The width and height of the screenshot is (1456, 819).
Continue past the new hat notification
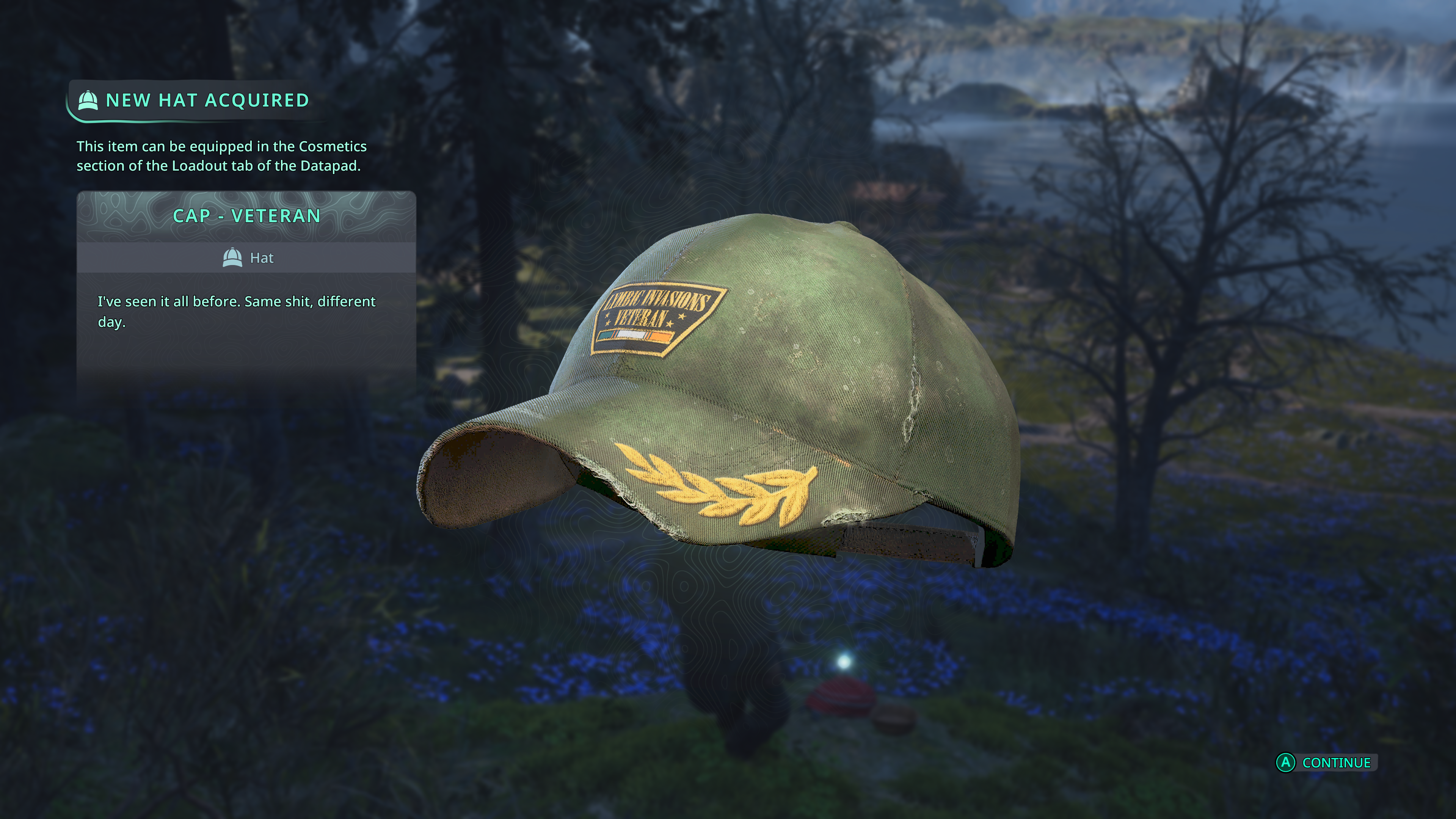[x=1326, y=763]
